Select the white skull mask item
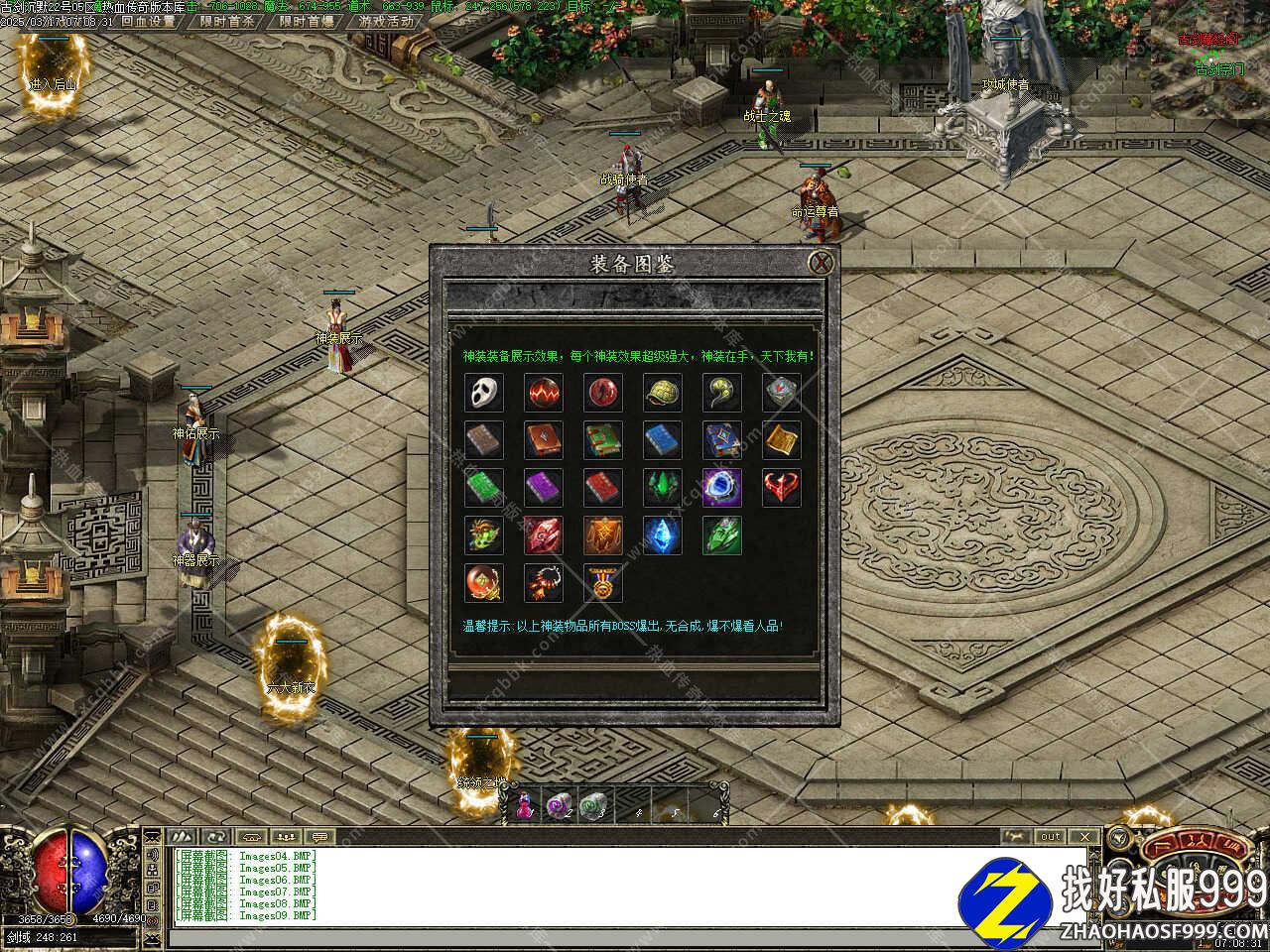This screenshot has width=1270, height=952. (x=483, y=393)
